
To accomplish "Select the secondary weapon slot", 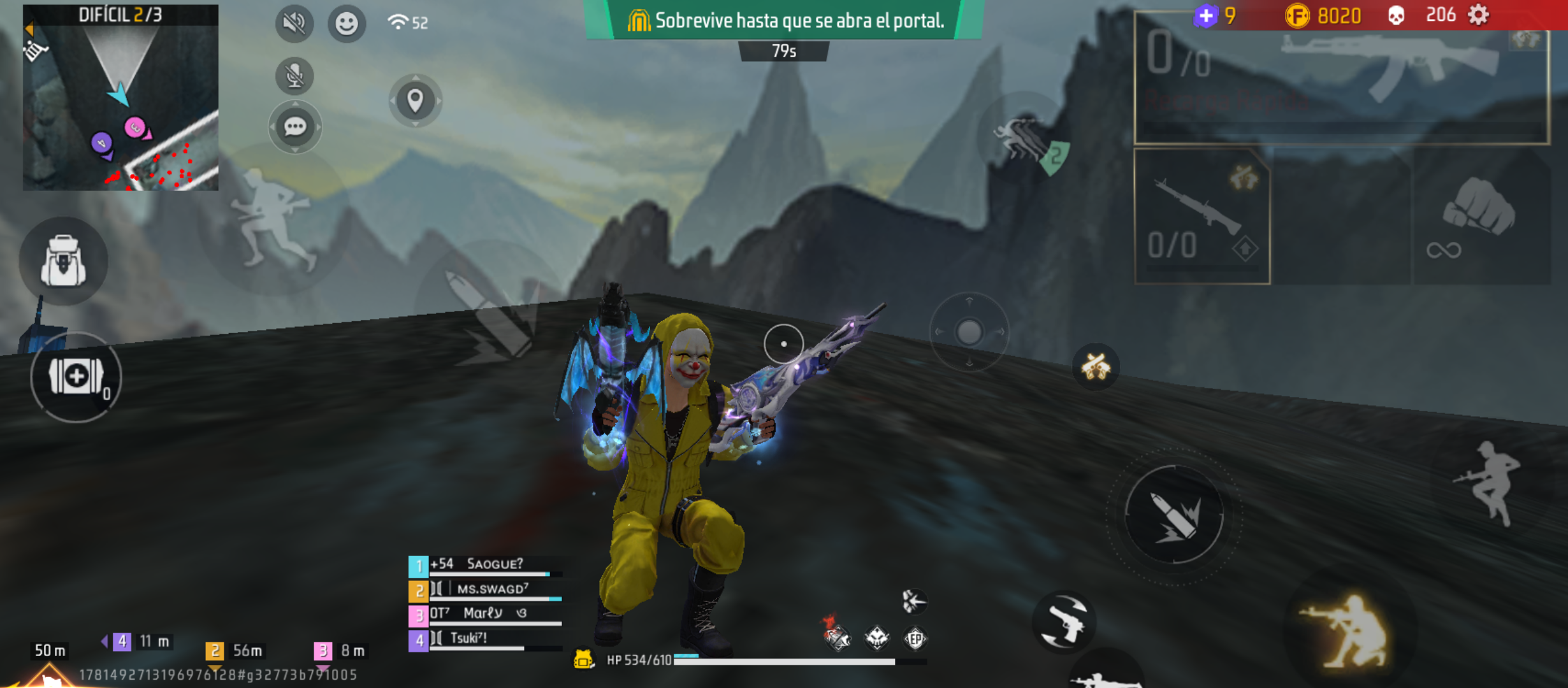I will click(1201, 217).
